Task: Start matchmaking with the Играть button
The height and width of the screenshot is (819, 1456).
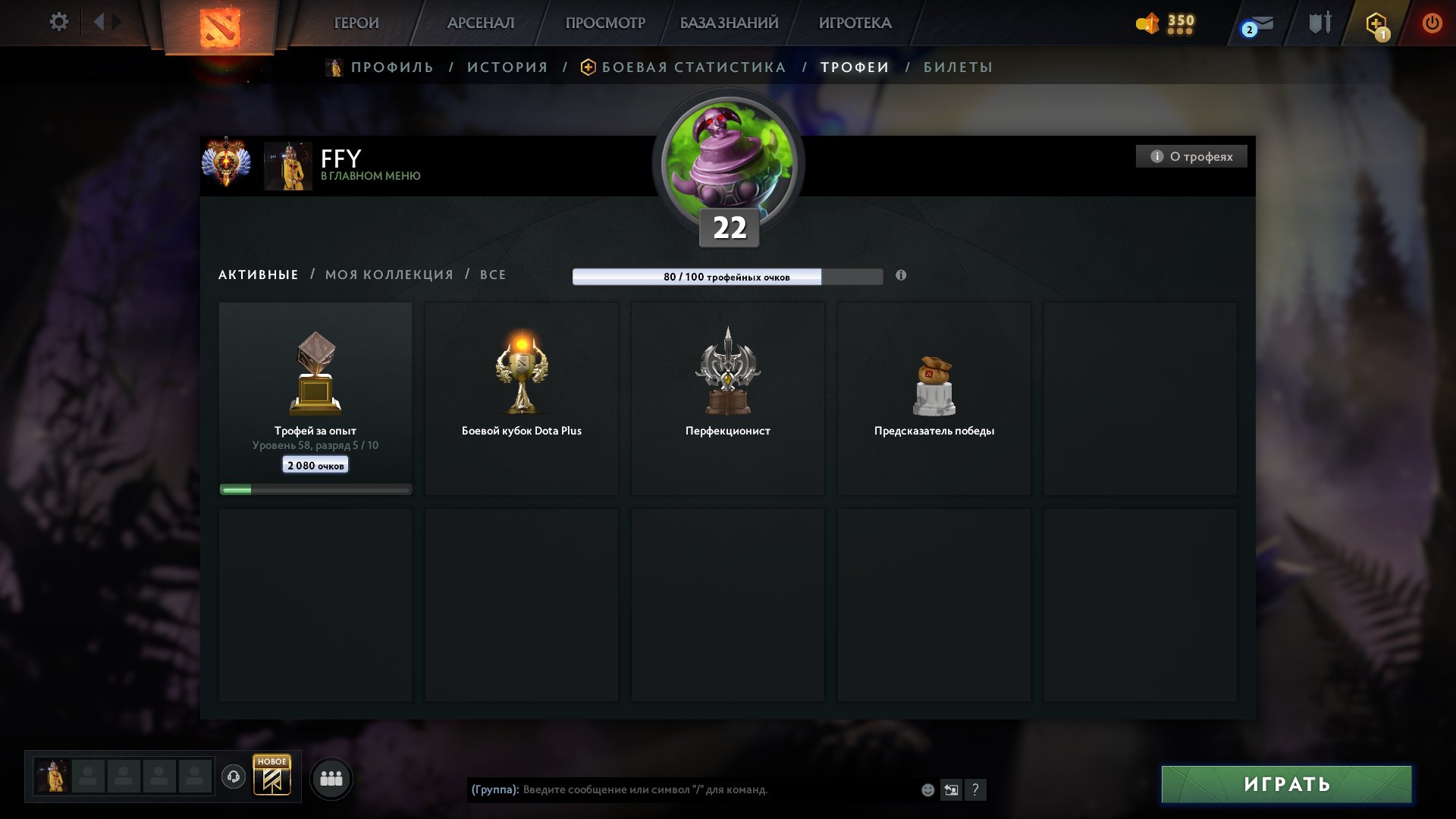Action: (1286, 784)
